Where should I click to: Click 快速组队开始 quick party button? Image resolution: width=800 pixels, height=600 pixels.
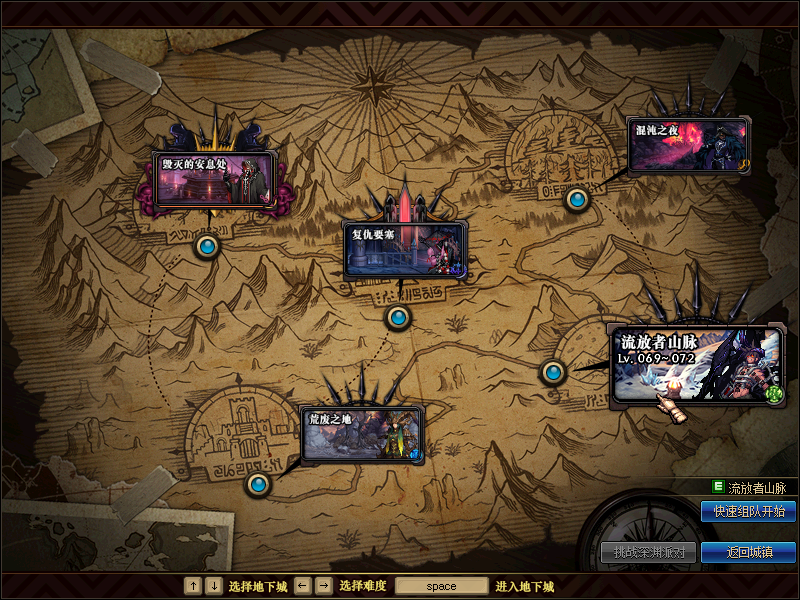tap(748, 512)
